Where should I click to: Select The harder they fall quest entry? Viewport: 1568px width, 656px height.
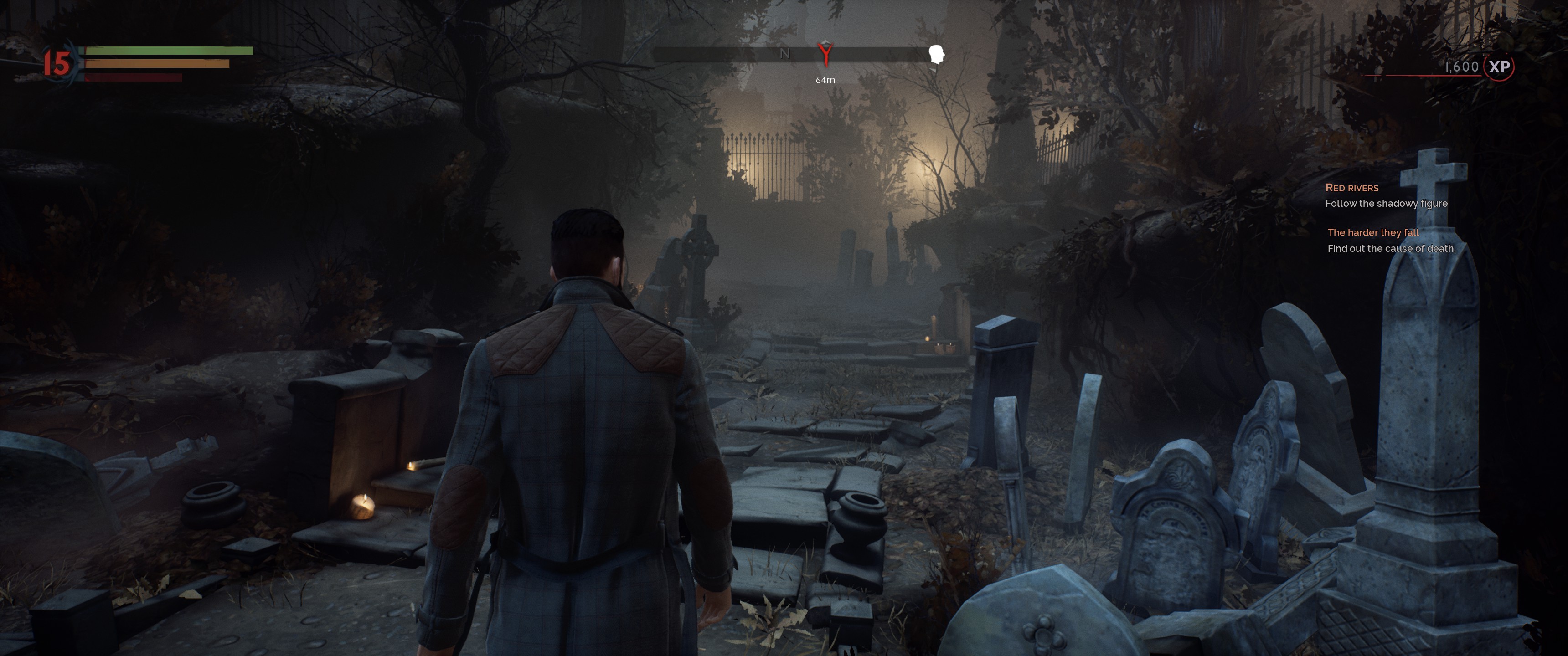(1372, 232)
